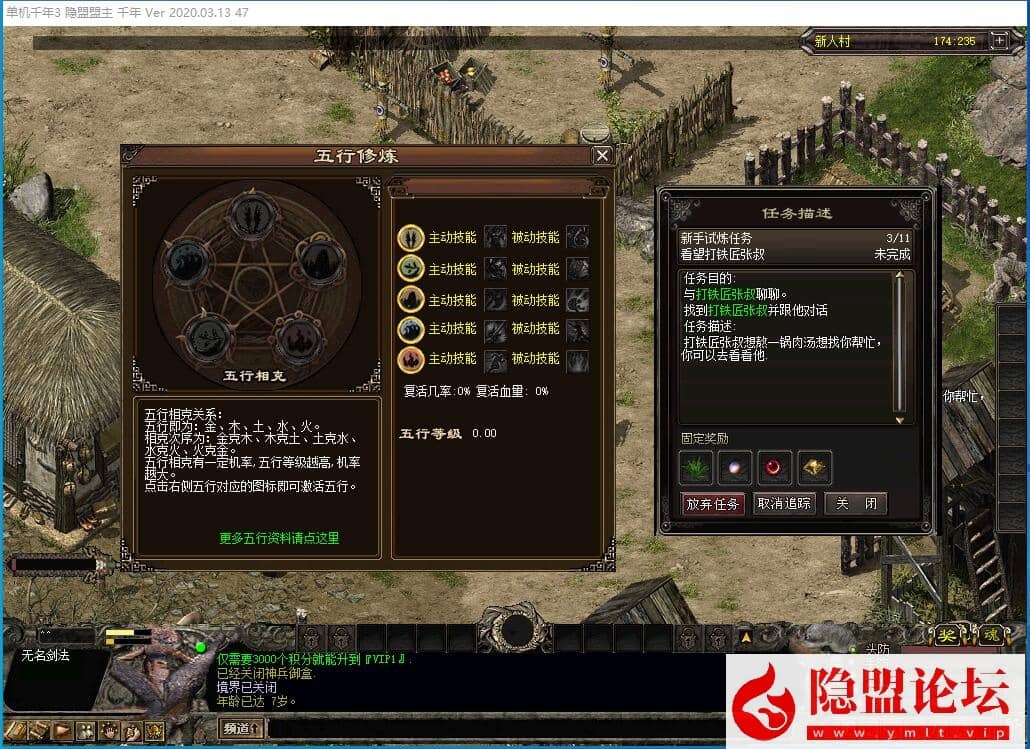Activate the gold element icon in the skill list

(x=411, y=238)
